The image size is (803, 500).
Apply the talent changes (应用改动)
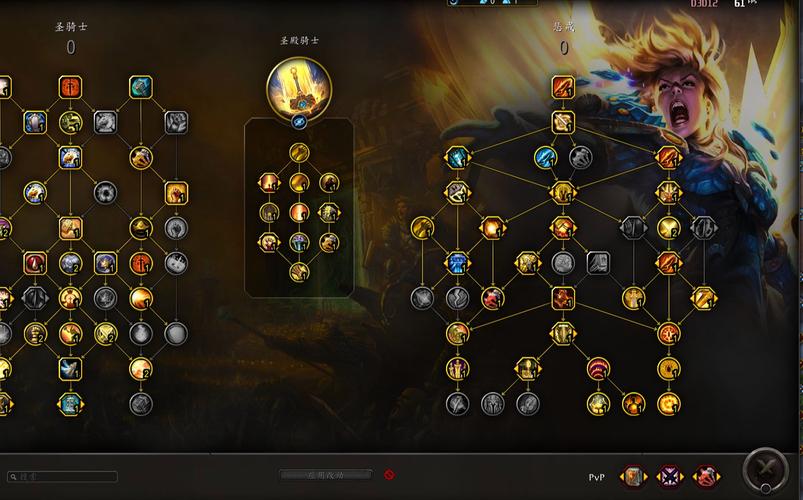pyautogui.click(x=325, y=475)
